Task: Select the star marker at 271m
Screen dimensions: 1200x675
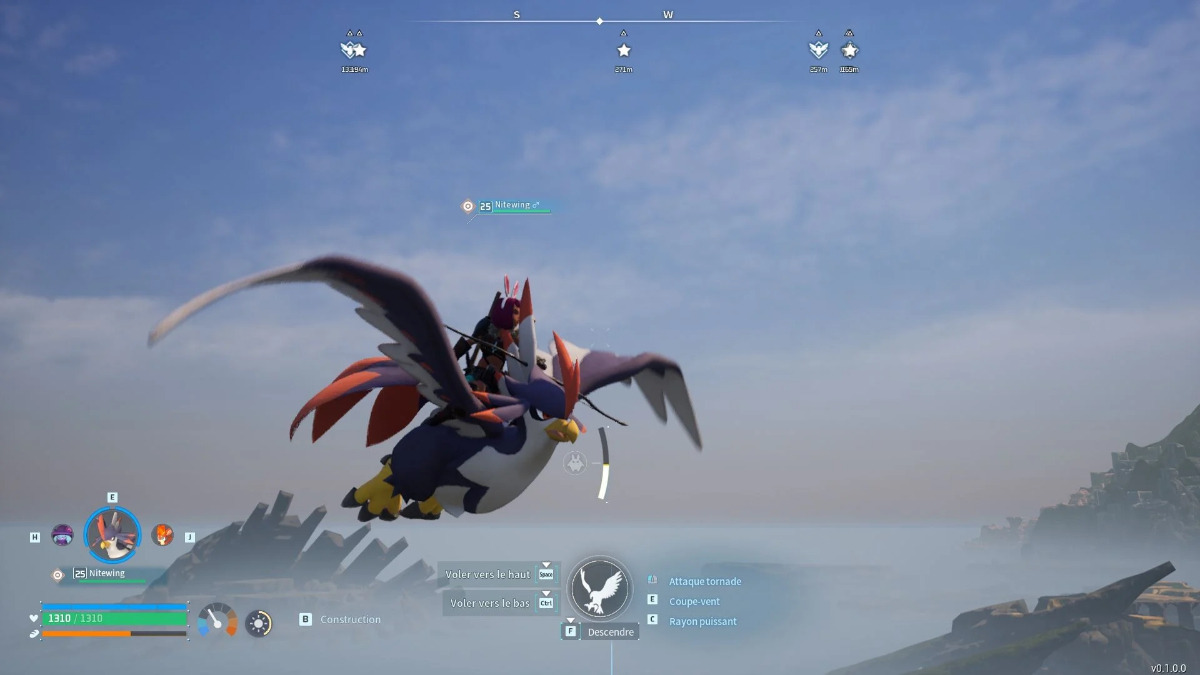Action: tap(624, 50)
